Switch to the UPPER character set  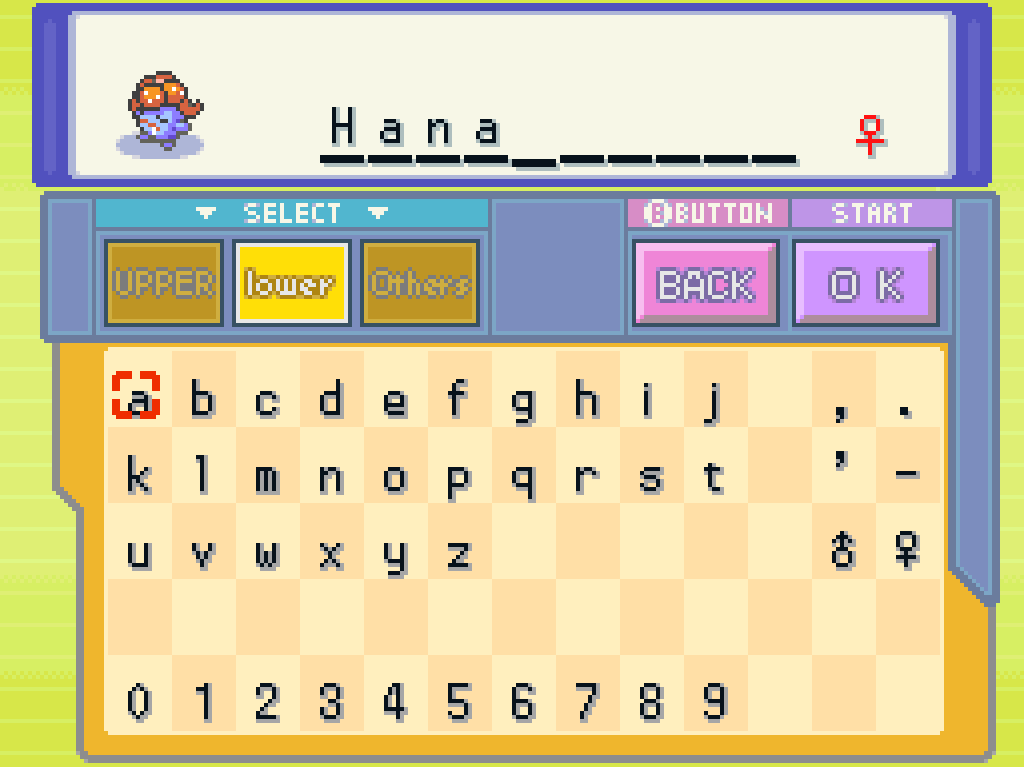pyautogui.click(x=164, y=284)
